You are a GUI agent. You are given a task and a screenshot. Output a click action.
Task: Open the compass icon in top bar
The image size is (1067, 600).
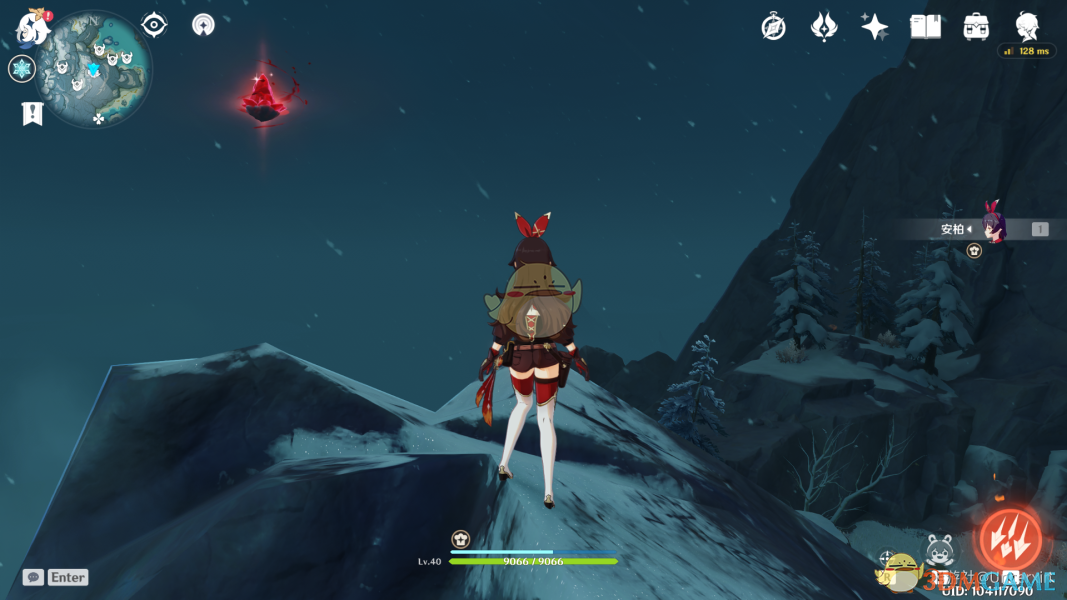tap(773, 27)
